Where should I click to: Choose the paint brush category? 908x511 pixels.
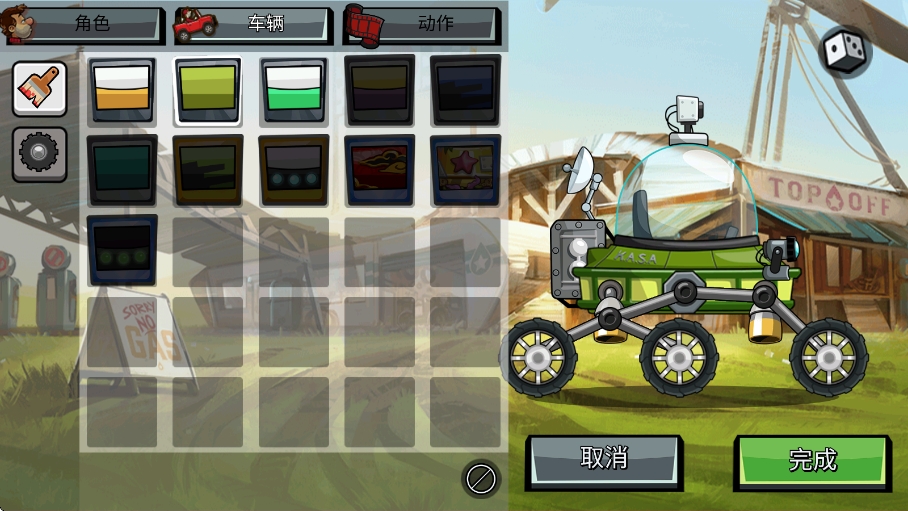(40, 89)
